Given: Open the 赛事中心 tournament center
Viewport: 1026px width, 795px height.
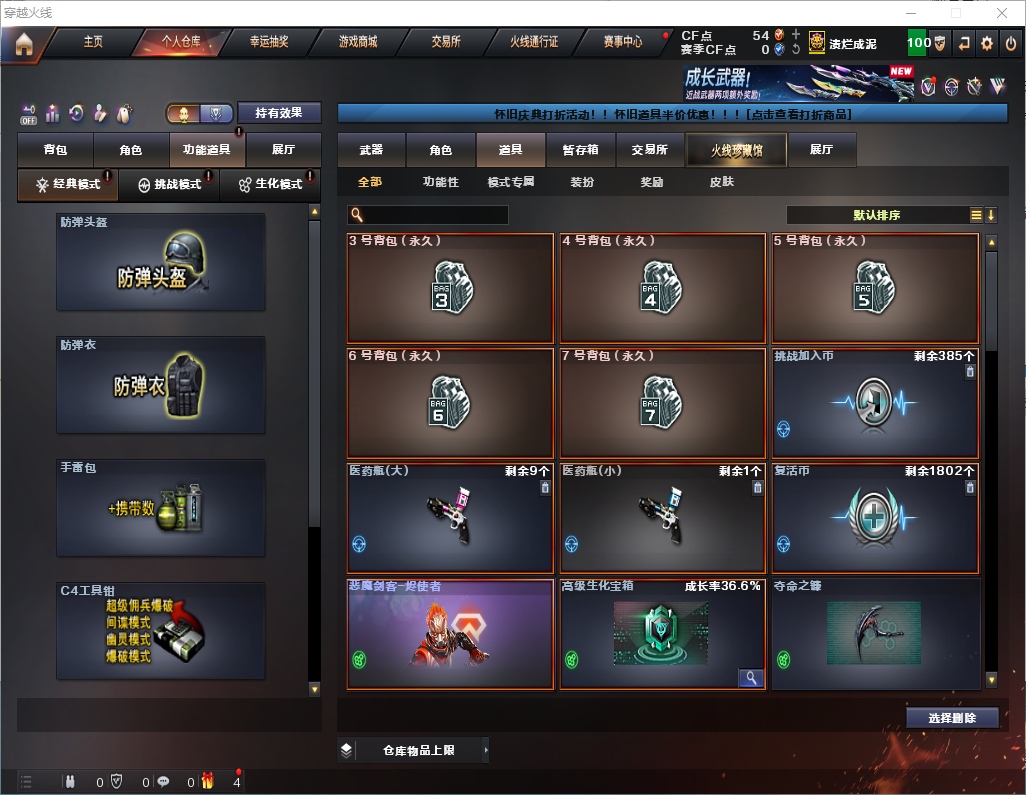Looking at the screenshot, I should tap(622, 42).
